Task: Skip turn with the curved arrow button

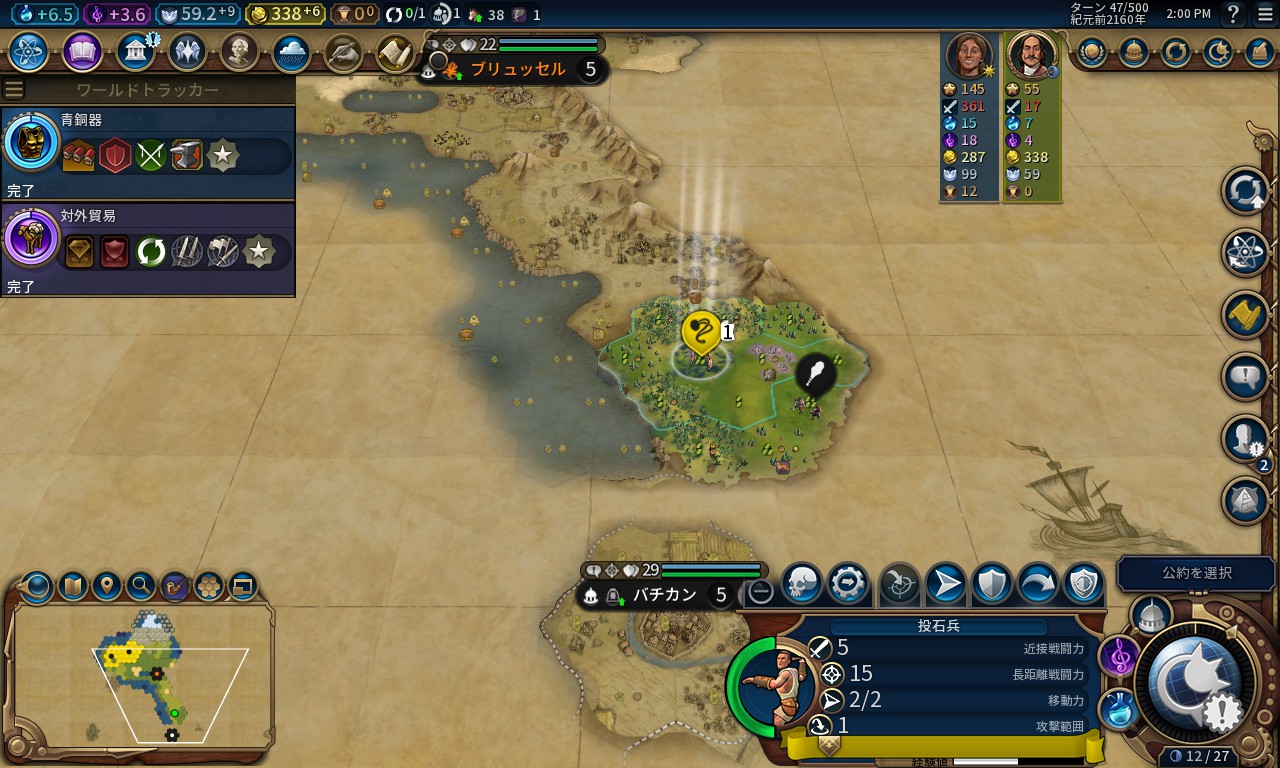Action: [x=1038, y=584]
